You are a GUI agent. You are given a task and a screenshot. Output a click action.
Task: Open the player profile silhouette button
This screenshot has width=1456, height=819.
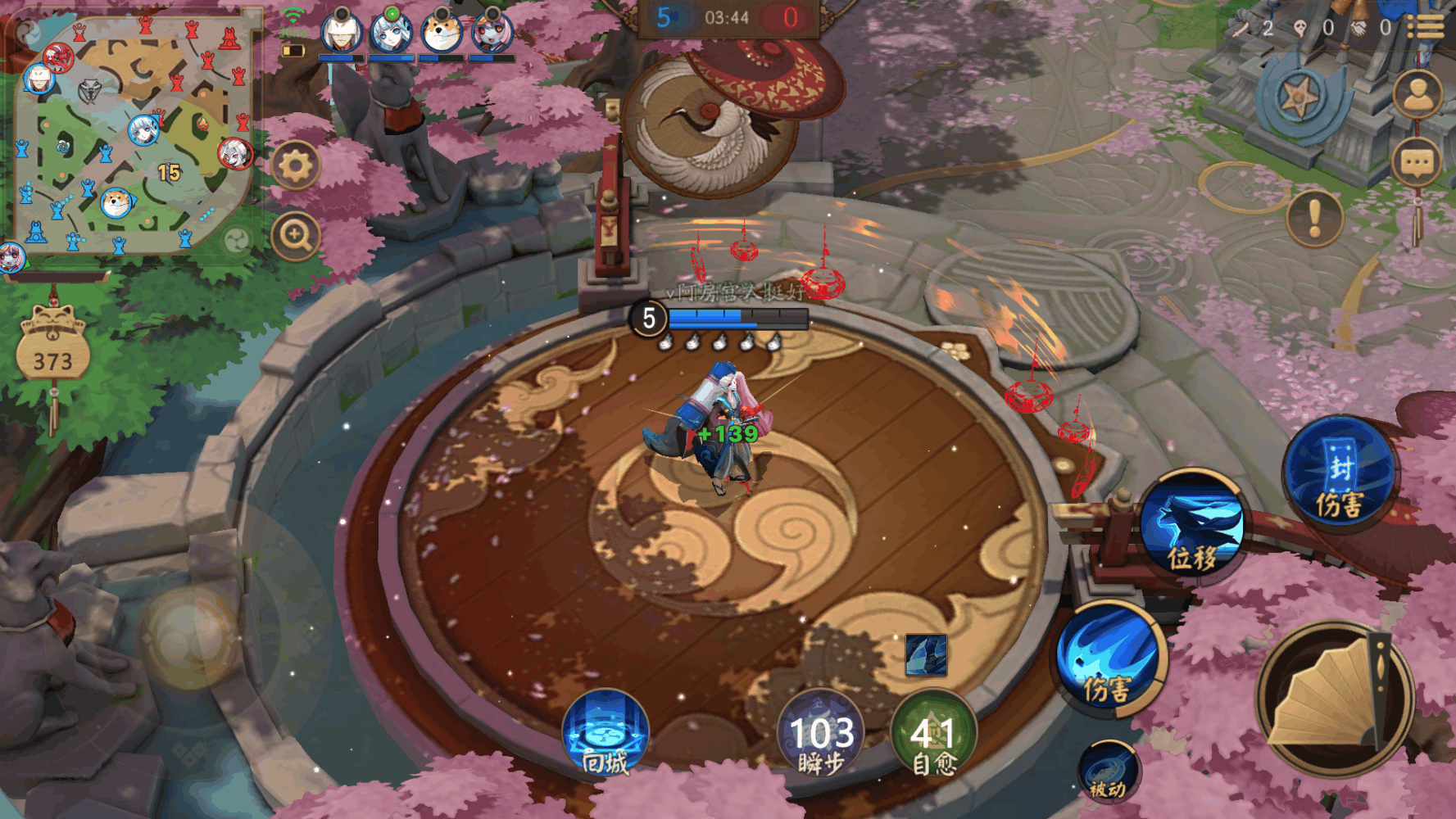click(x=1417, y=95)
